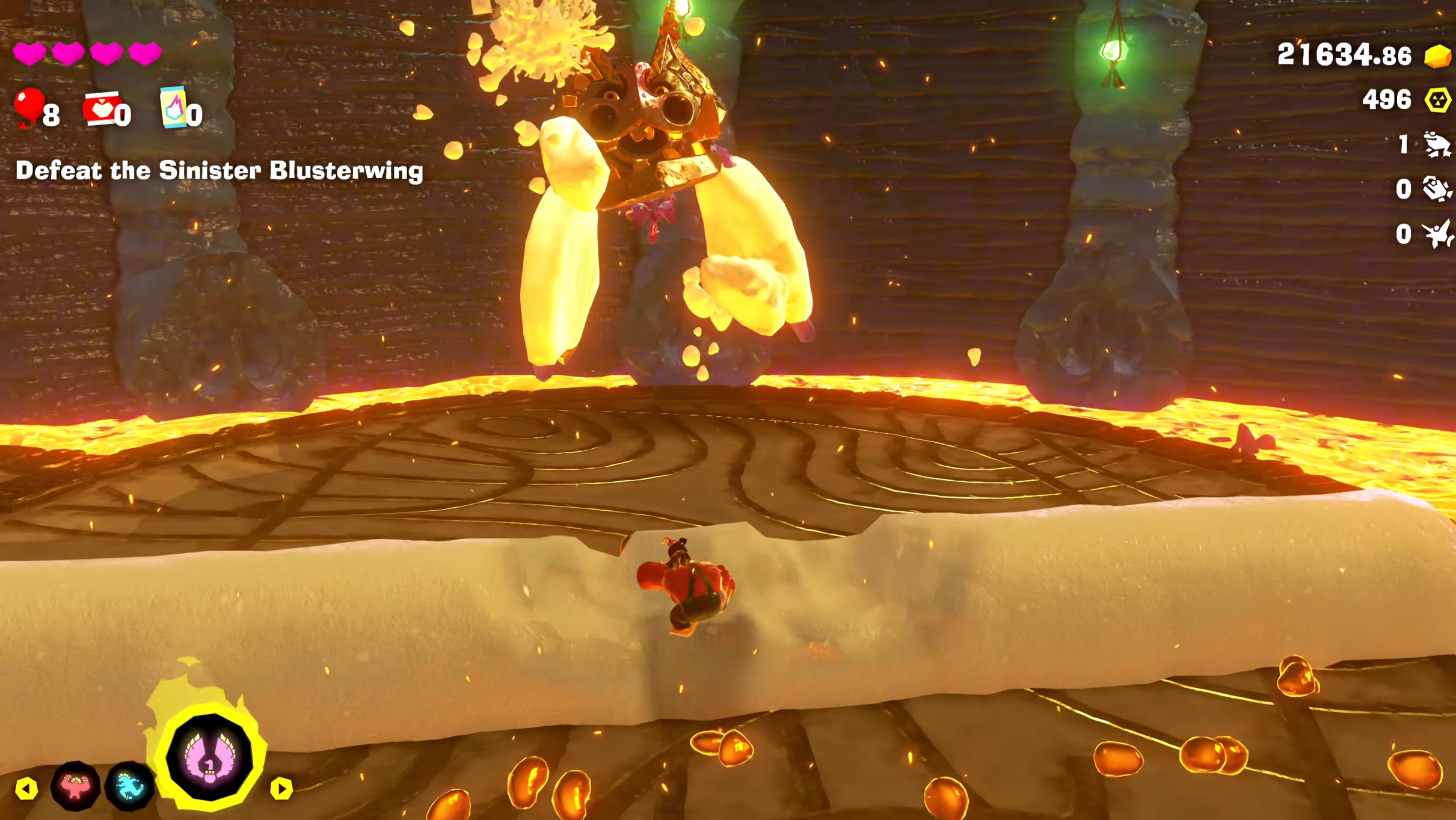Cycle transformations with the right yellow arrow
This screenshot has width=1456, height=820.
pyautogui.click(x=281, y=789)
